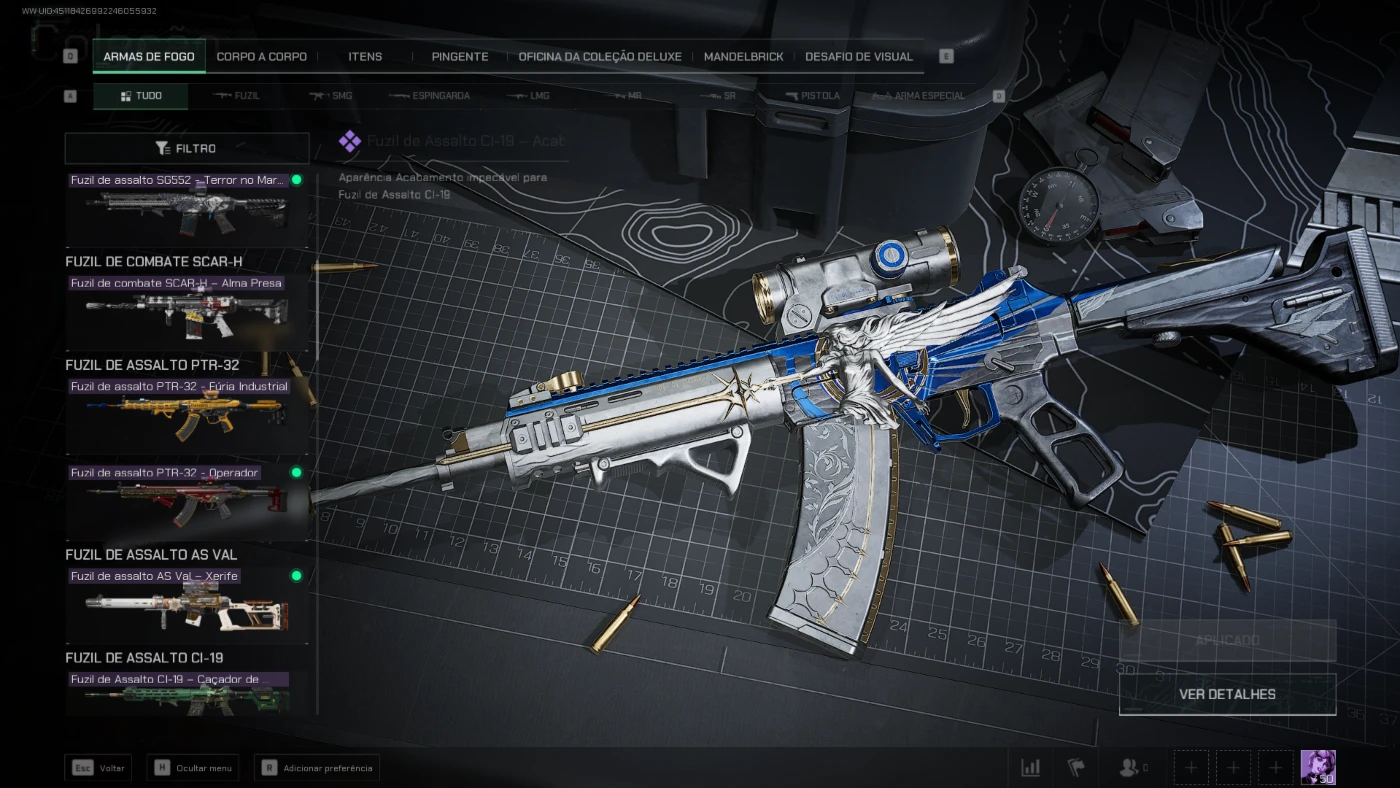Show the Pistola category
Screen dimensions: 1400x788
click(x=812, y=96)
